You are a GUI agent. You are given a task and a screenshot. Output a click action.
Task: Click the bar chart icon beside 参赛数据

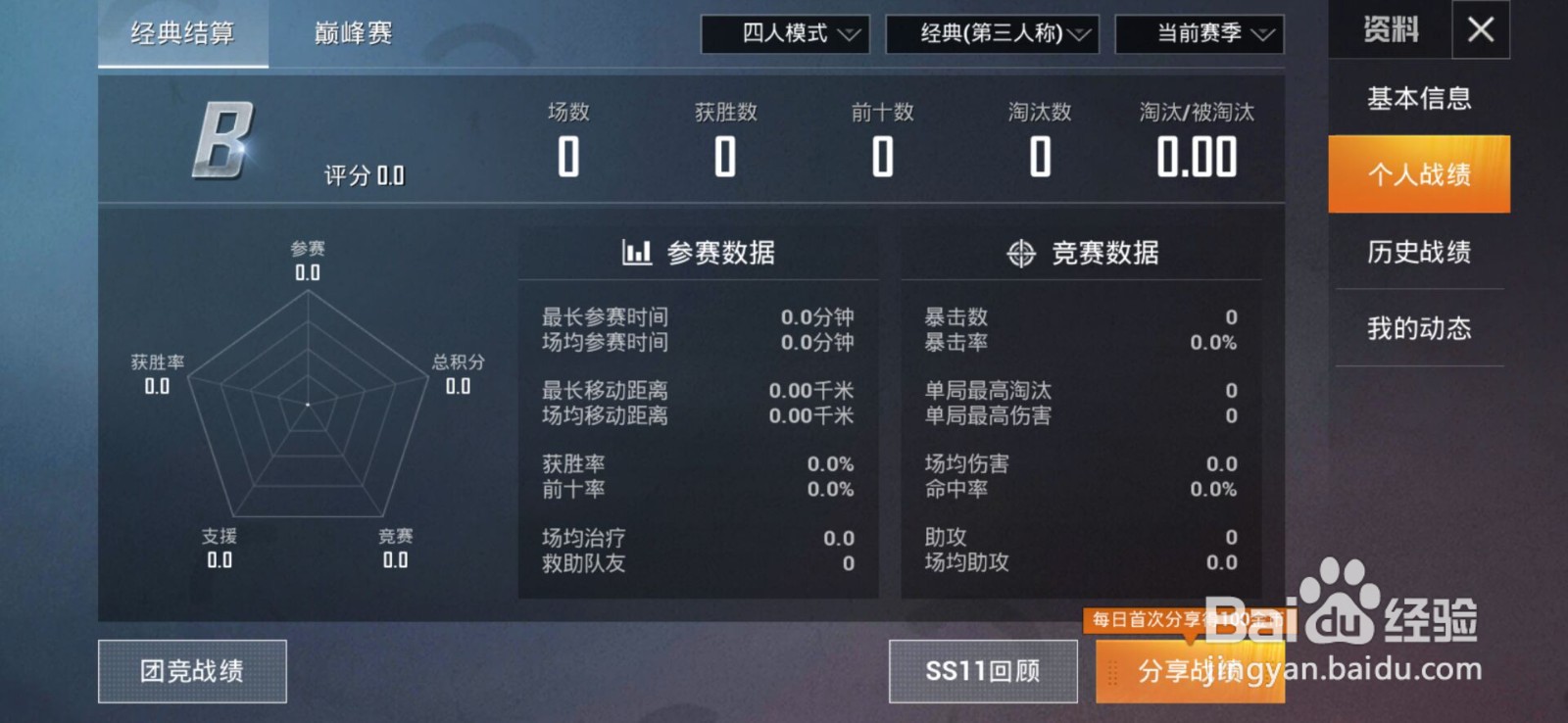tap(636, 252)
